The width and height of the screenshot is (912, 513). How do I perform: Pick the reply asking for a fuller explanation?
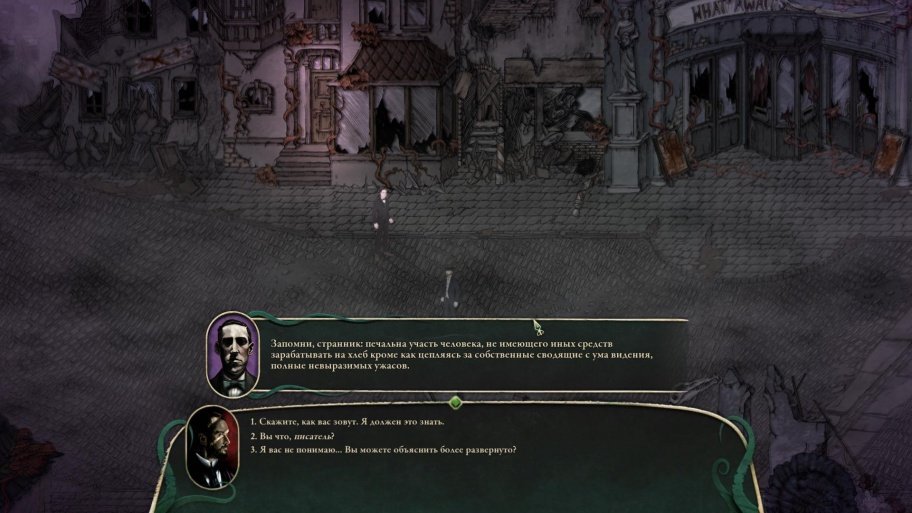(386, 450)
